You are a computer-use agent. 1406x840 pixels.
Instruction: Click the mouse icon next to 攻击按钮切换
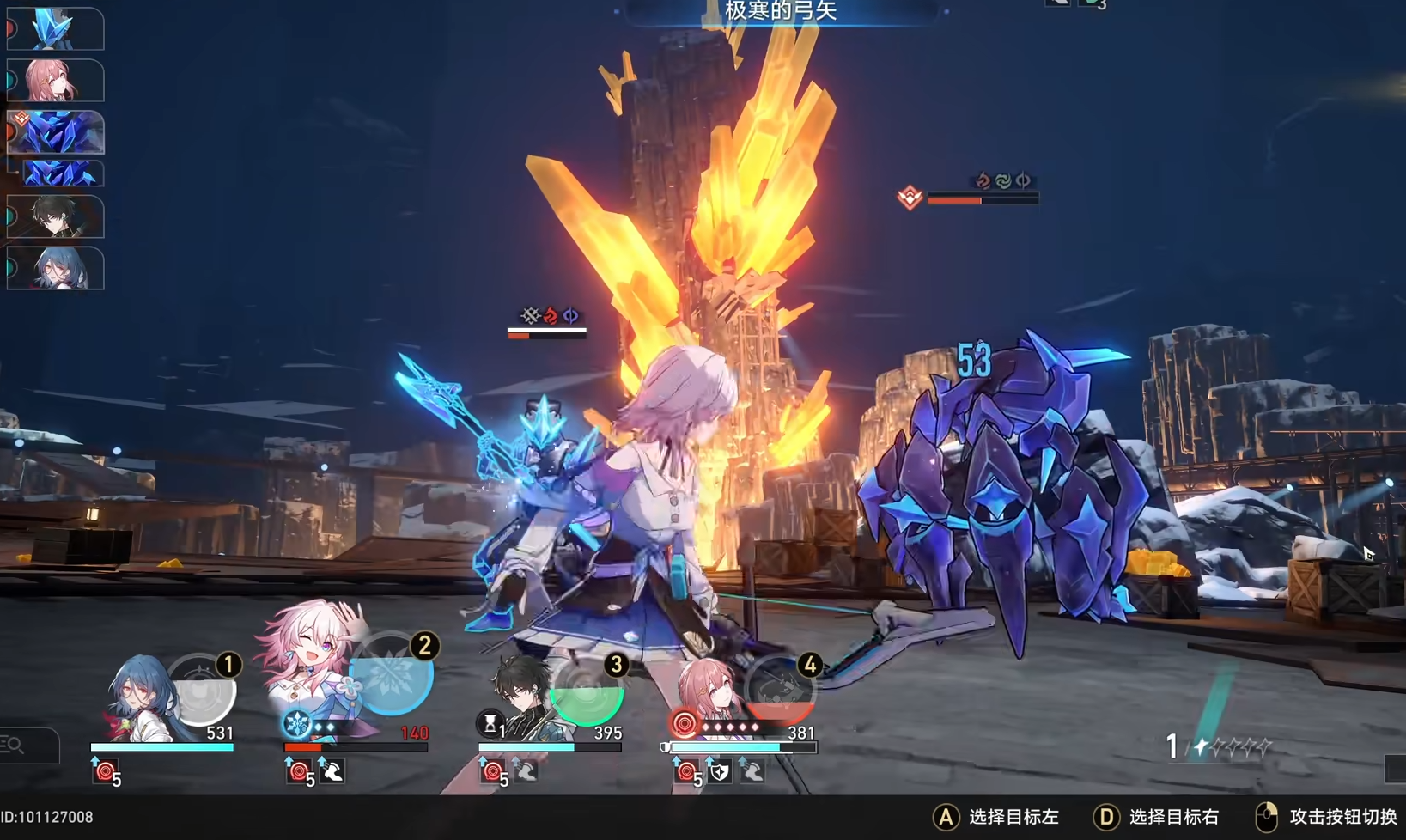[1266, 817]
